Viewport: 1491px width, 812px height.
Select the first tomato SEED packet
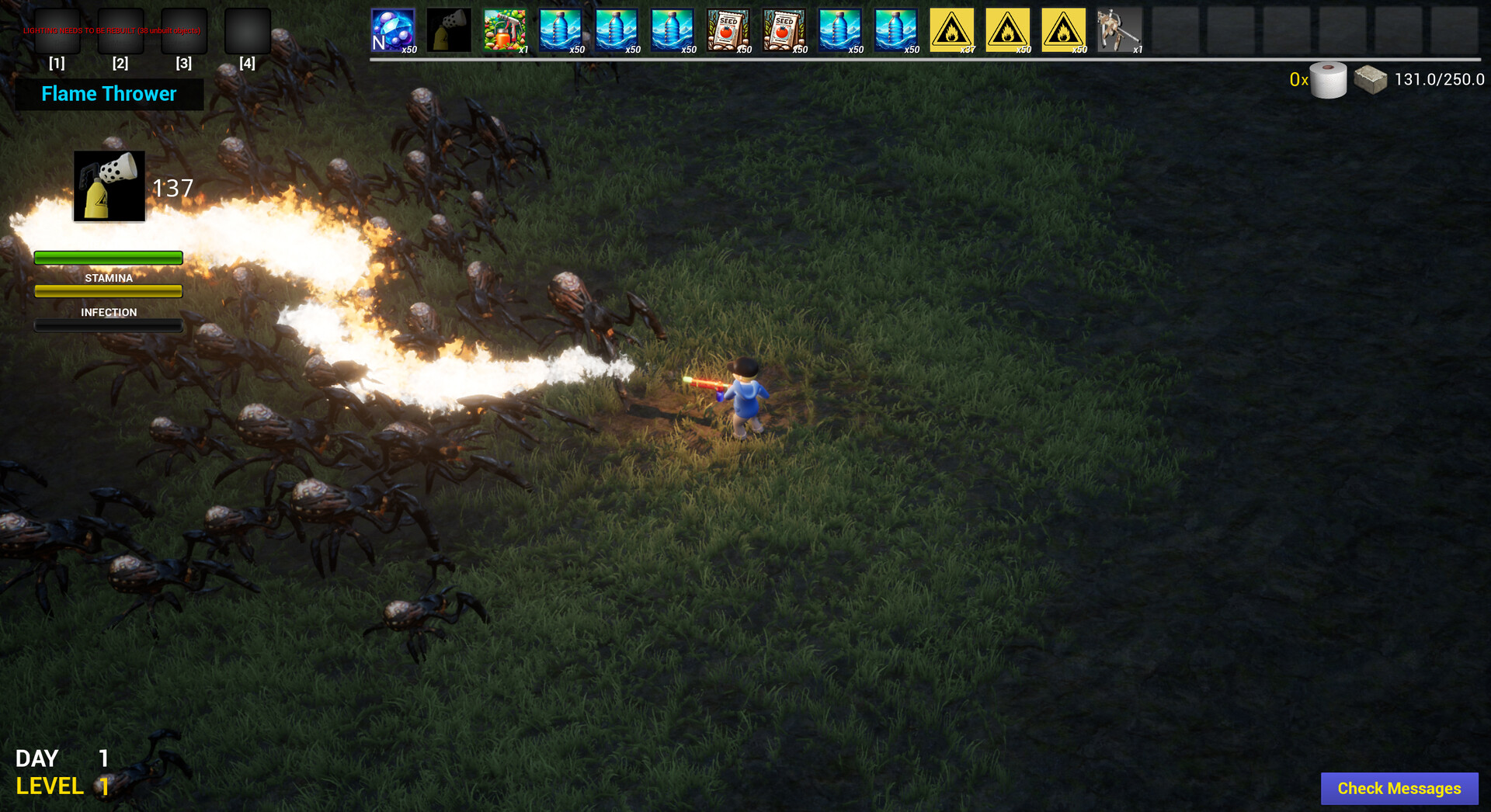click(x=729, y=29)
